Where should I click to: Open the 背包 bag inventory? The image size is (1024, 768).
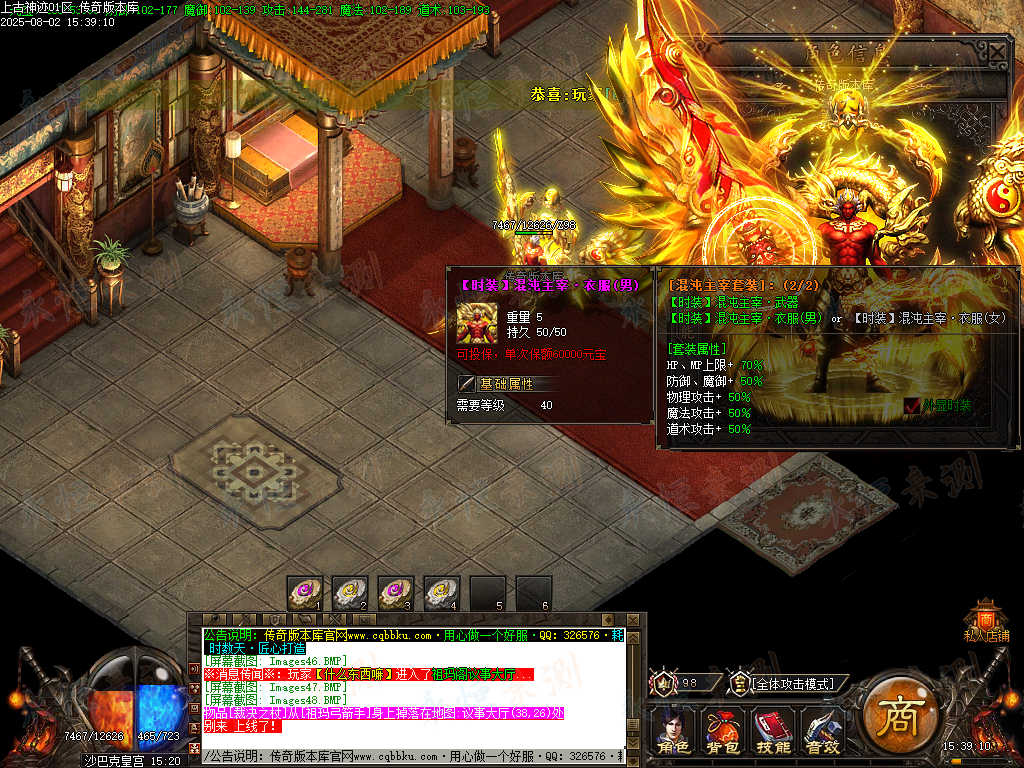click(x=721, y=731)
